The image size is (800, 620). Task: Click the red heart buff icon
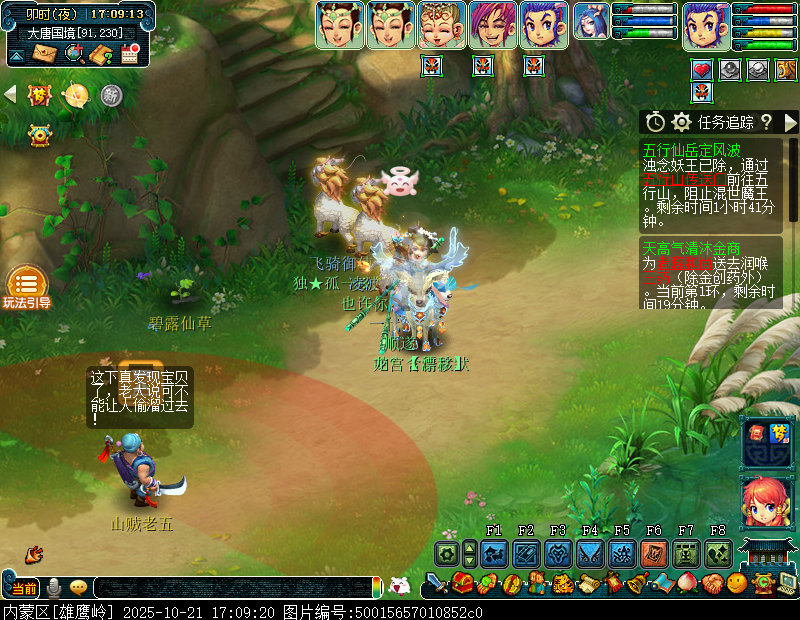point(702,70)
